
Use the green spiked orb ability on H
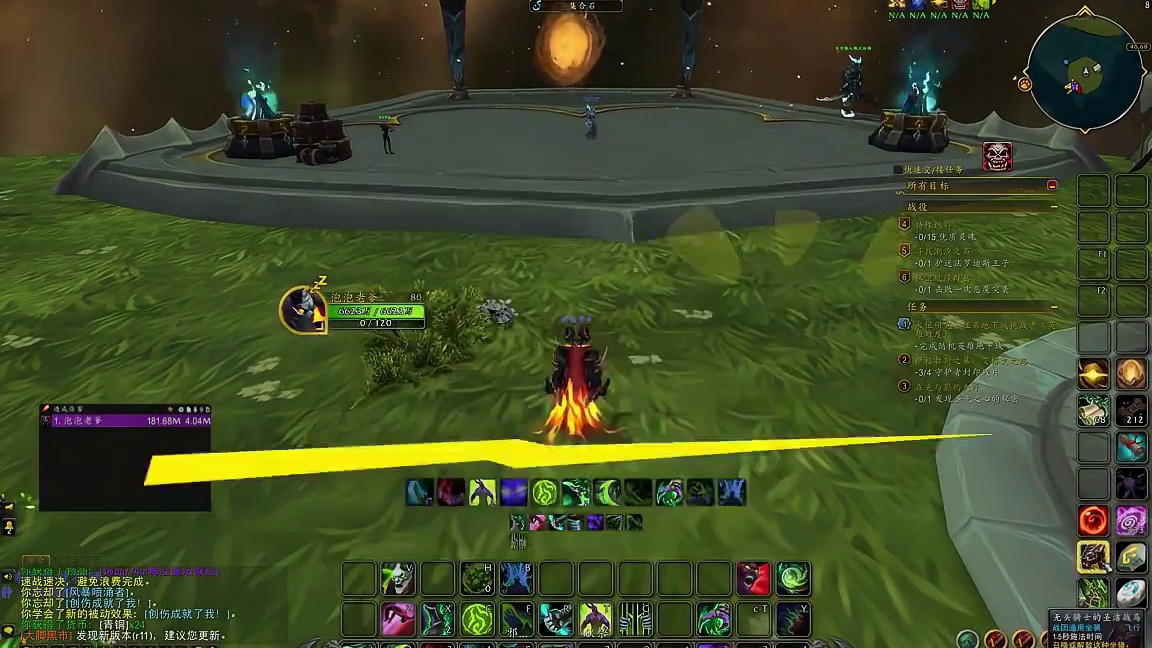477,579
